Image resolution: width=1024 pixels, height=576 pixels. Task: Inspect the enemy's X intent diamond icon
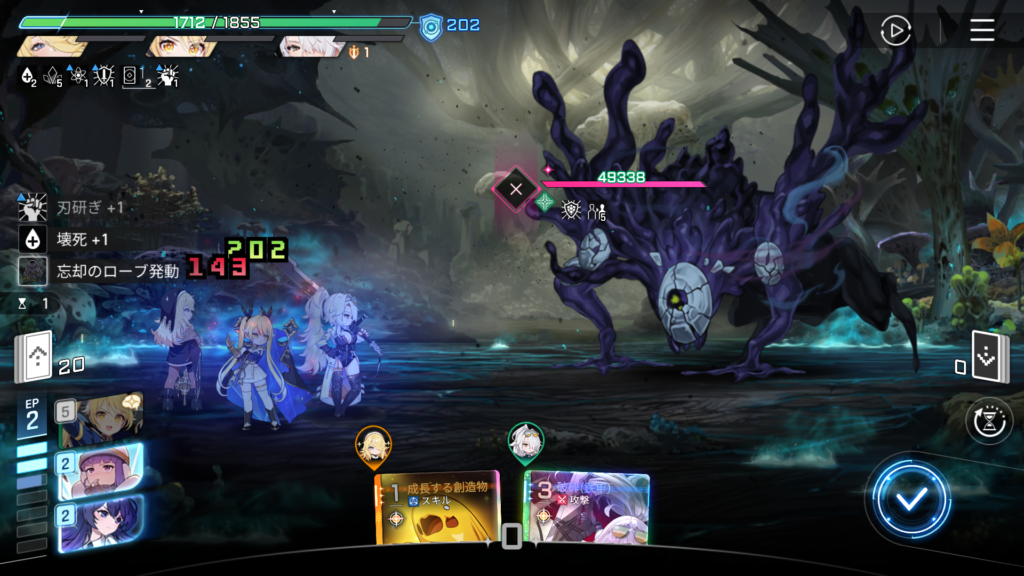[516, 188]
